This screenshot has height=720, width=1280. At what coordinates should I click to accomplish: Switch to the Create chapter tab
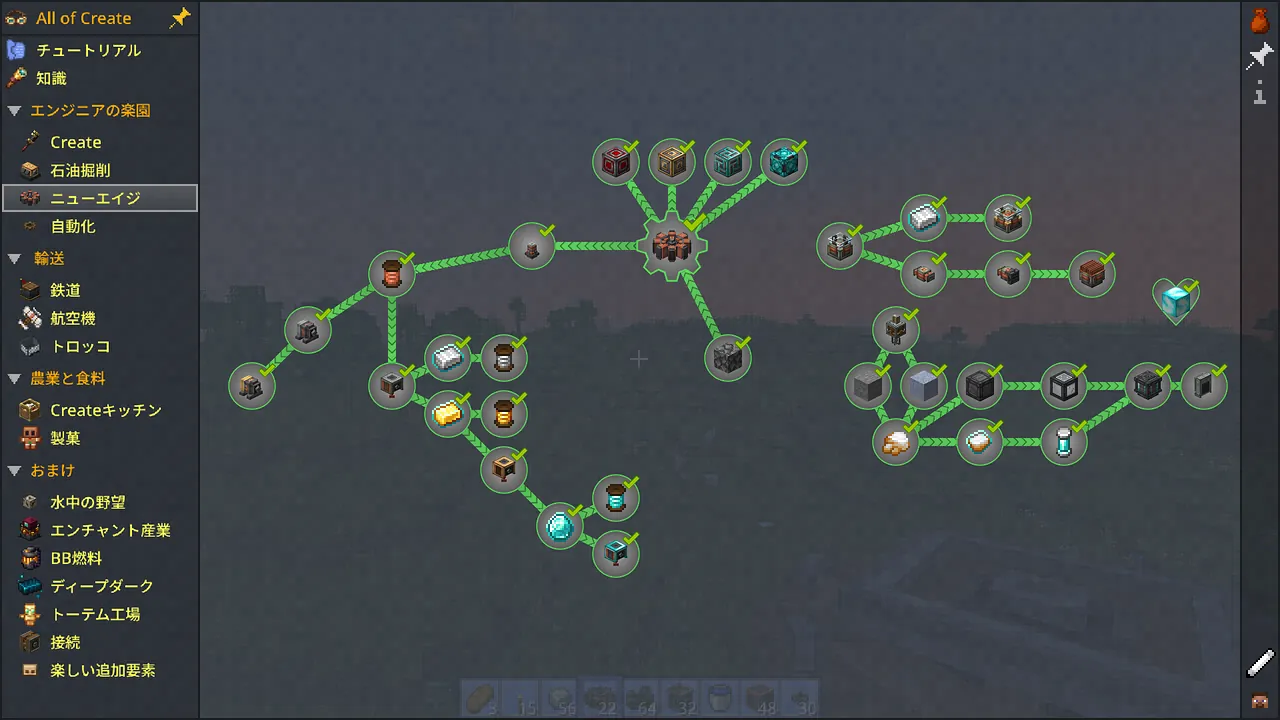point(76,141)
